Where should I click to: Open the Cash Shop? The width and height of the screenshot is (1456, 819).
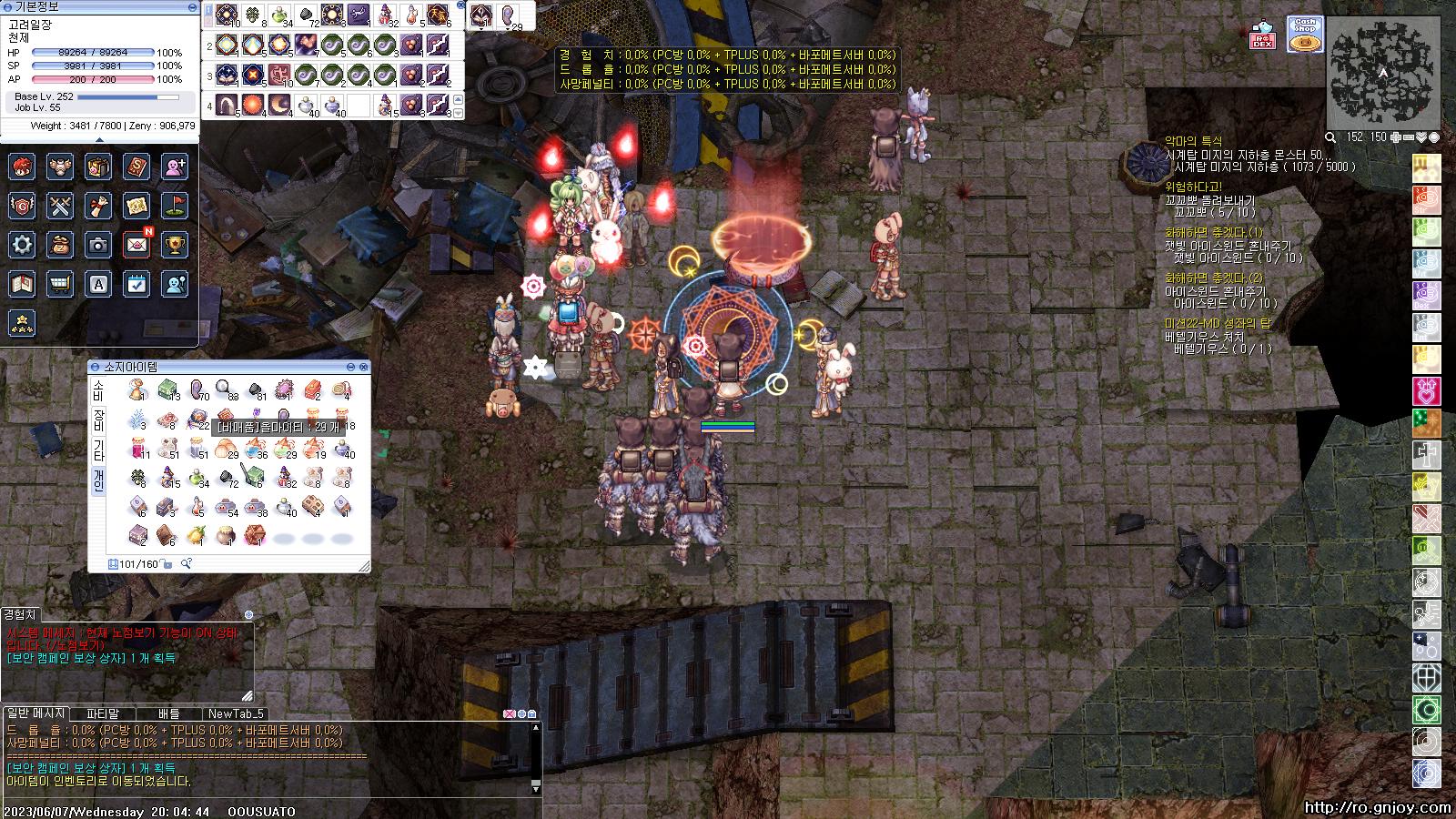tap(1305, 35)
